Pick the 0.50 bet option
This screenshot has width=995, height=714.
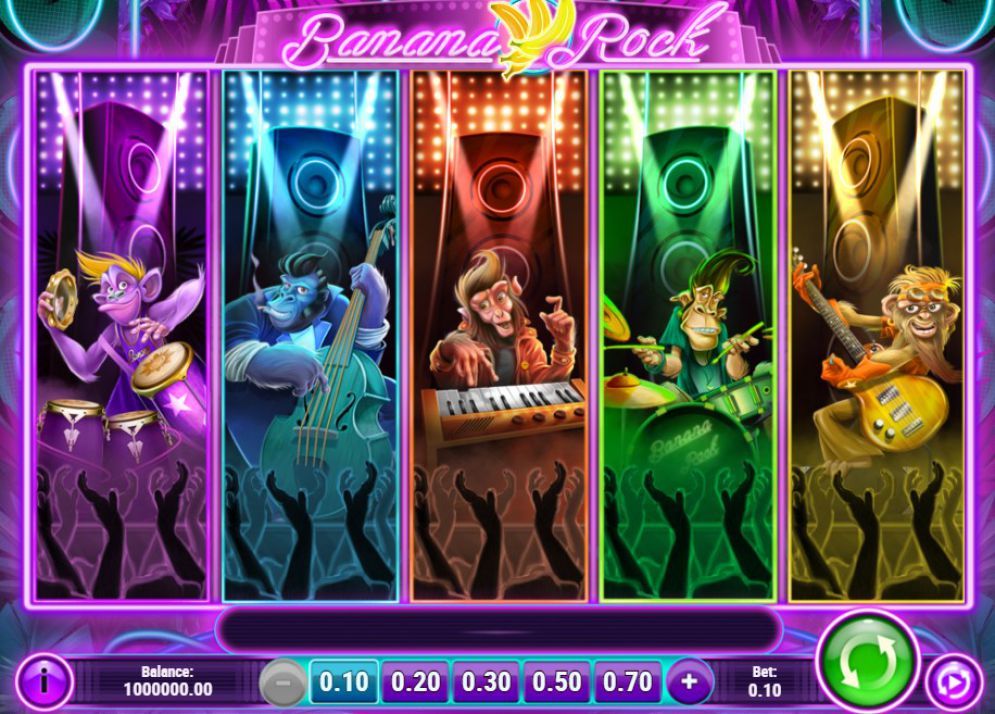[x=557, y=683]
